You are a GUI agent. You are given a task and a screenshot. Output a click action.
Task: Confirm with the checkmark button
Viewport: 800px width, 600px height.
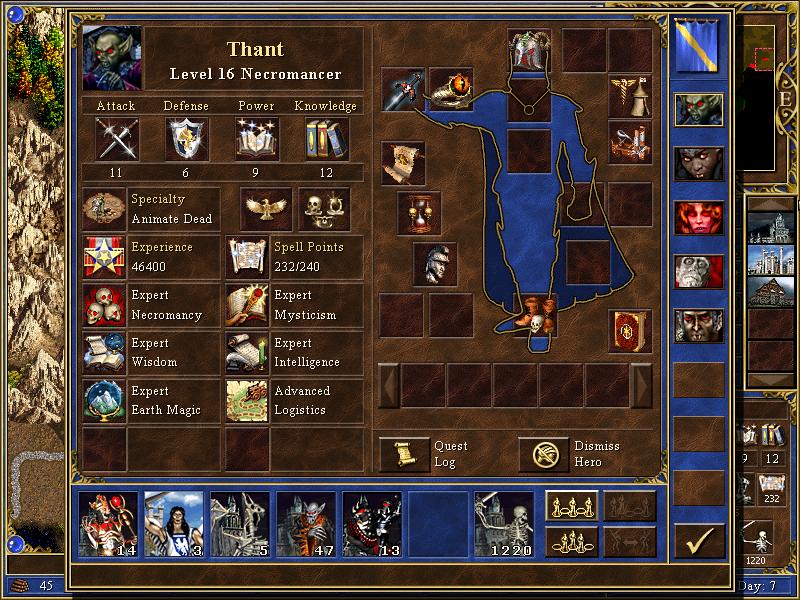point(699,541)
